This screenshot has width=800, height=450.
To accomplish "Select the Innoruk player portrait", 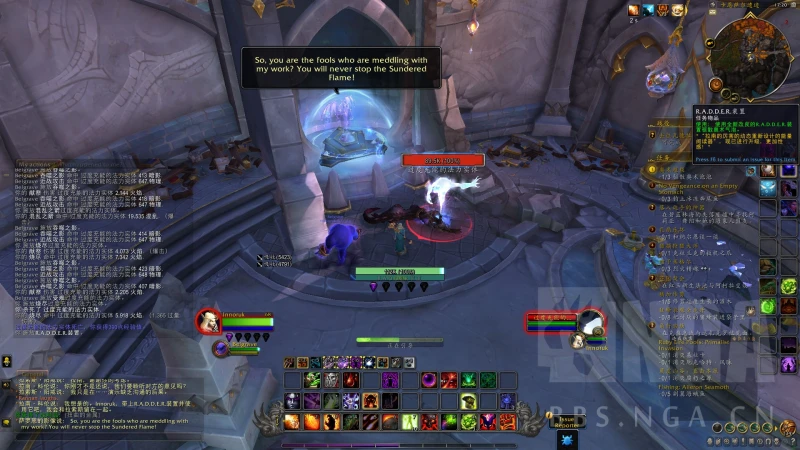I will 208,321.
